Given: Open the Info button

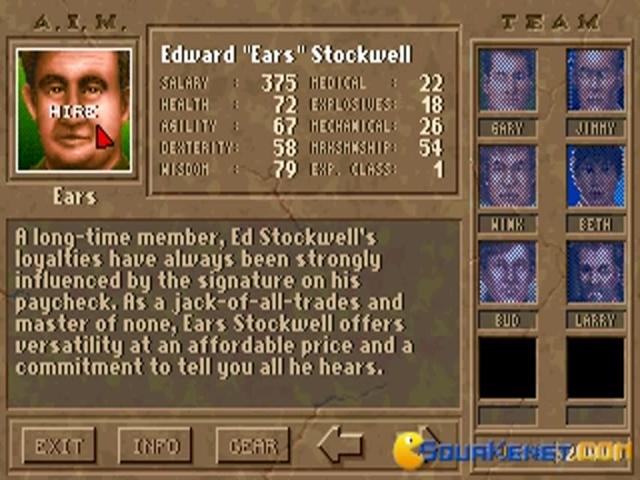Looking at the screenshot, I should point(154,445).
